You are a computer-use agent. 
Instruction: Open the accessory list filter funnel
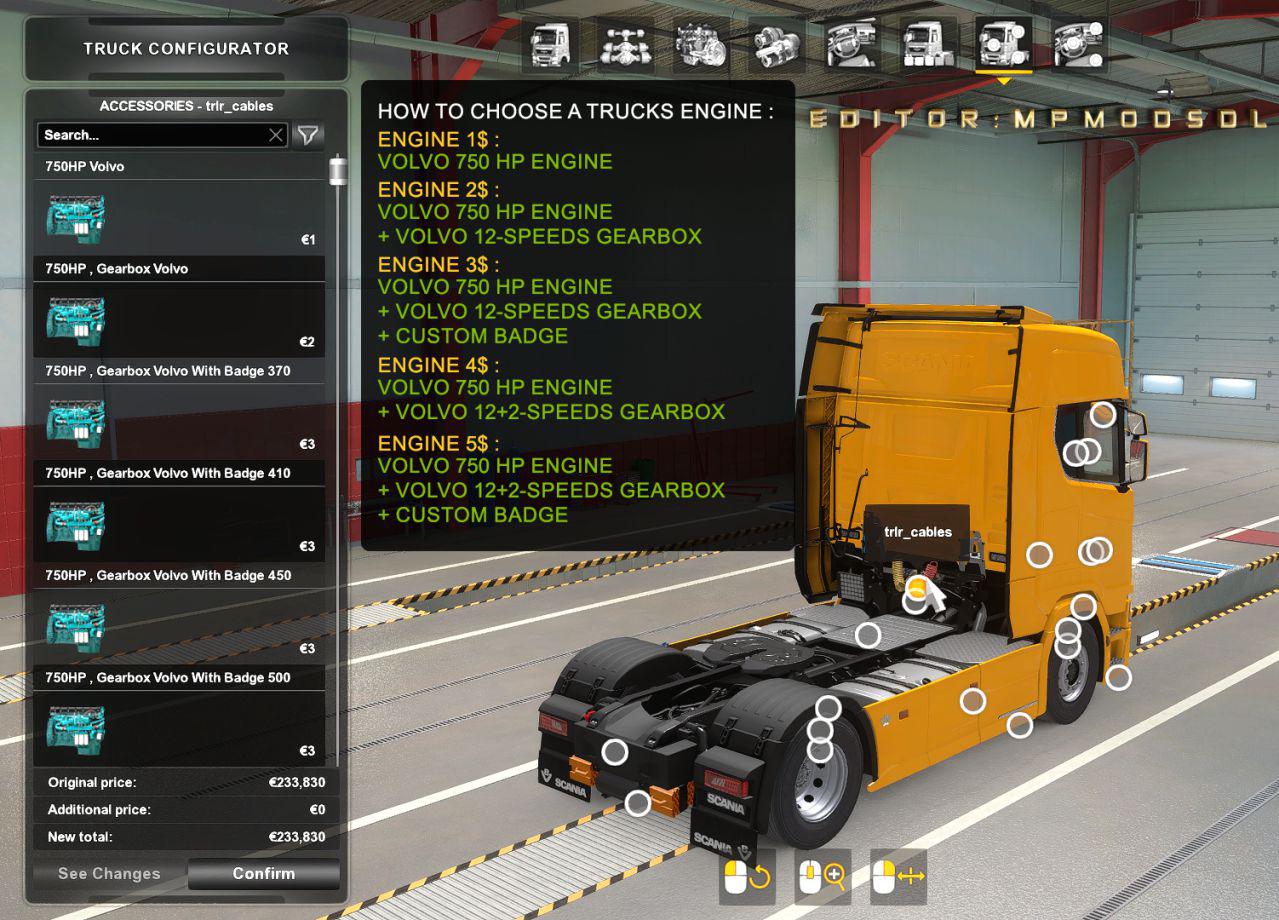[x=308, y=135]
